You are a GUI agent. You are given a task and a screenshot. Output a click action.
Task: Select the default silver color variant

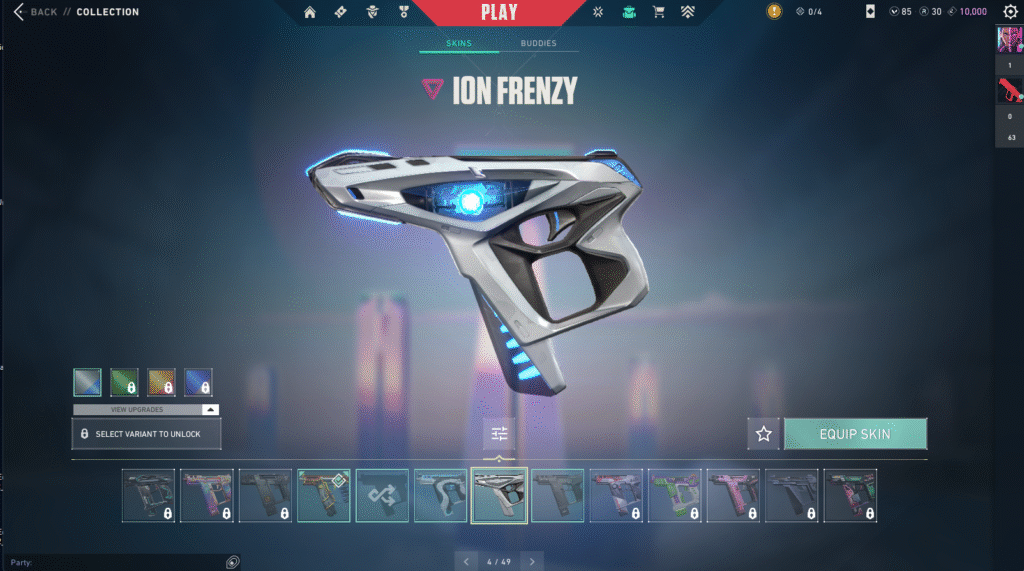click(87, 382)
